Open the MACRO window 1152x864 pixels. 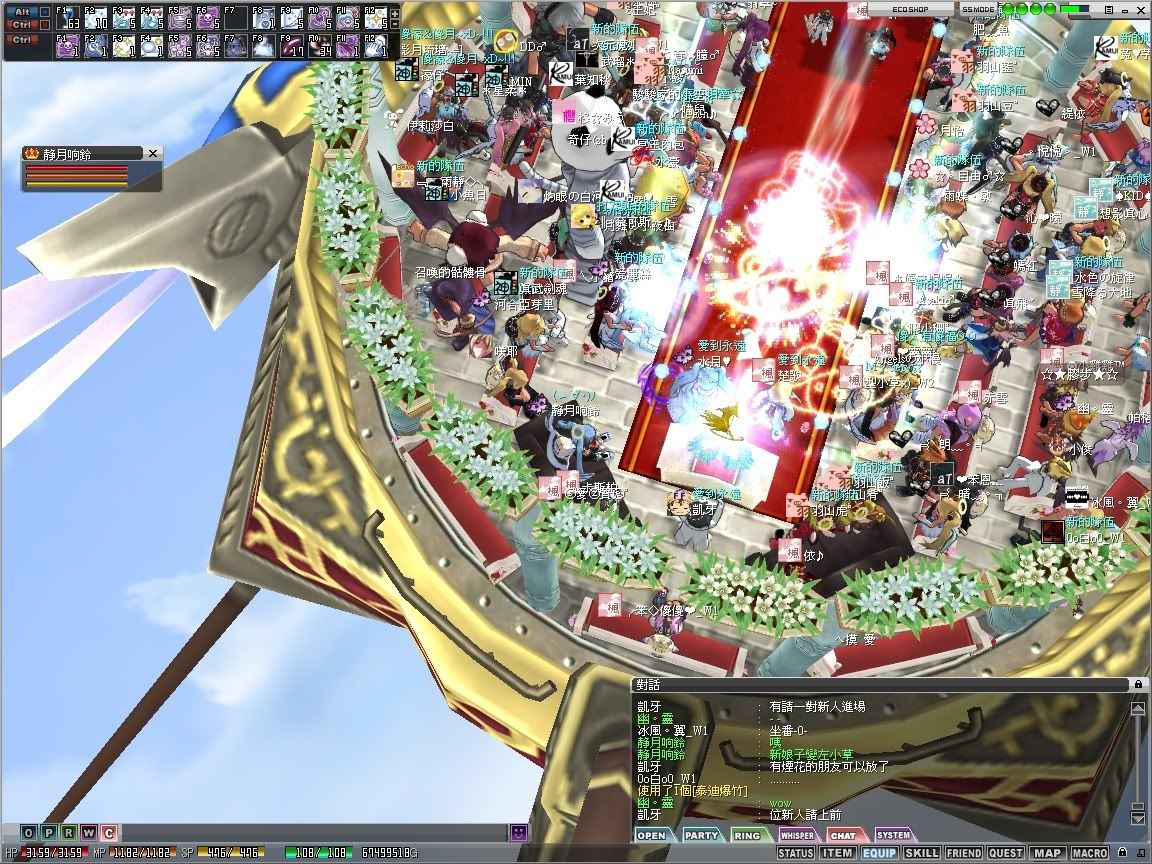coord(1089,853)
